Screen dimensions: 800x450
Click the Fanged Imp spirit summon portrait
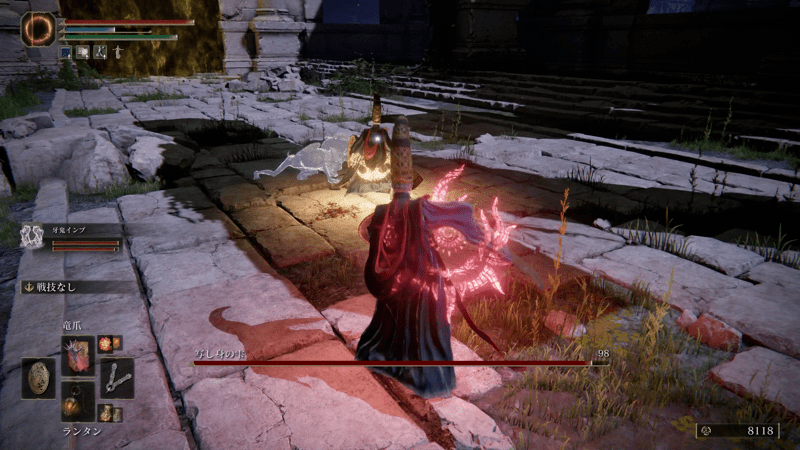[33, 235]
